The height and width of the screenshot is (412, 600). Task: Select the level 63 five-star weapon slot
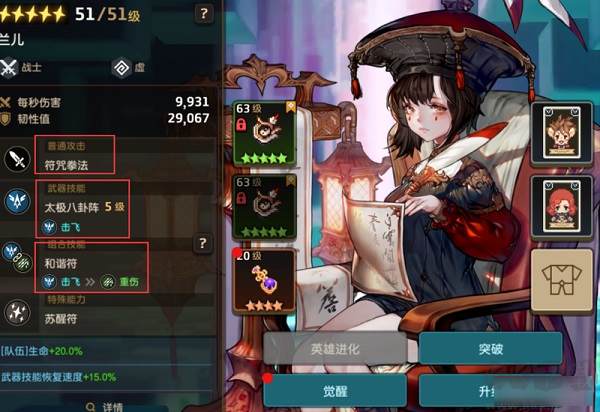(263, 132)
